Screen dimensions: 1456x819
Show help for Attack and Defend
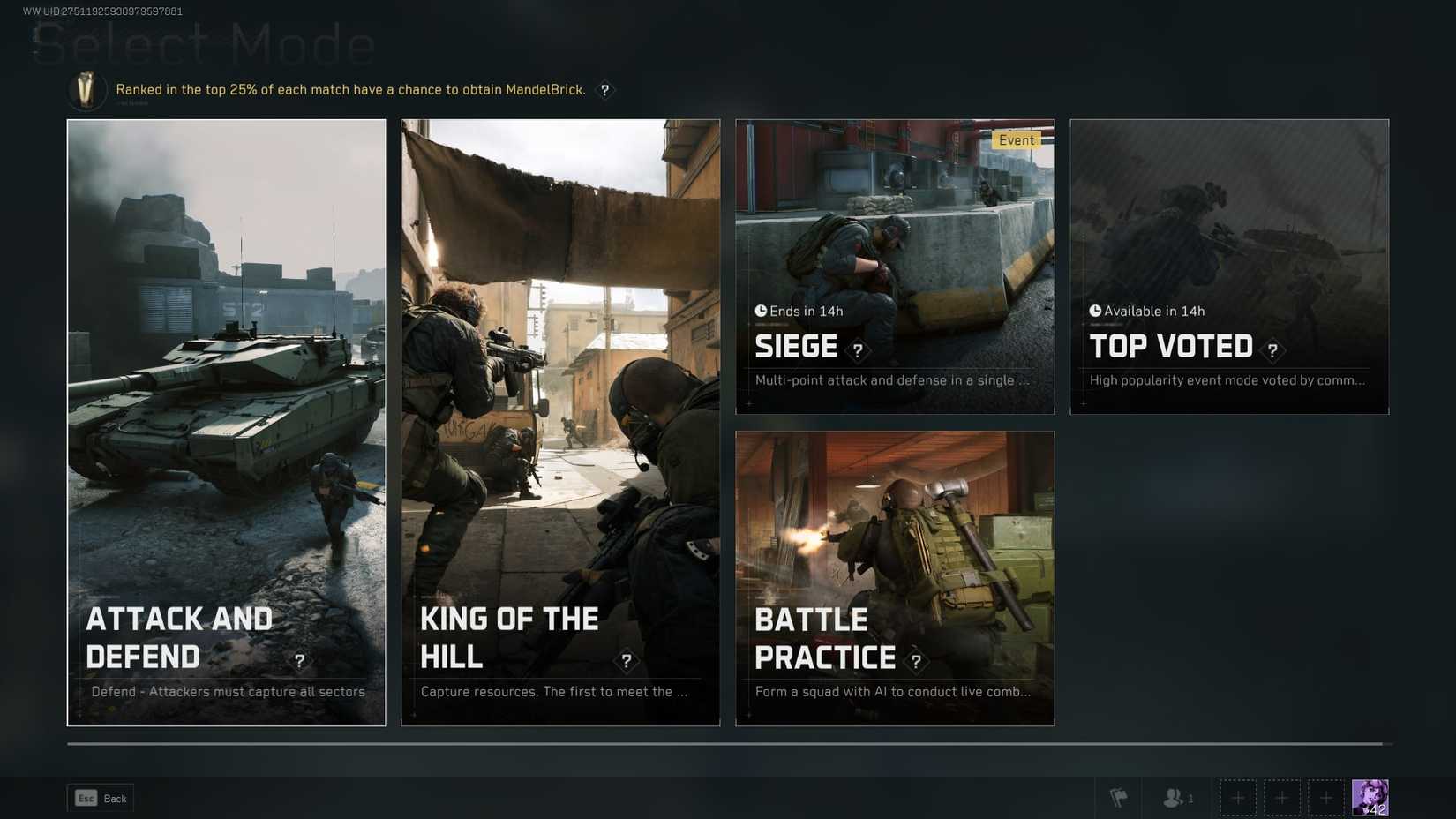(x=300, y=661)
